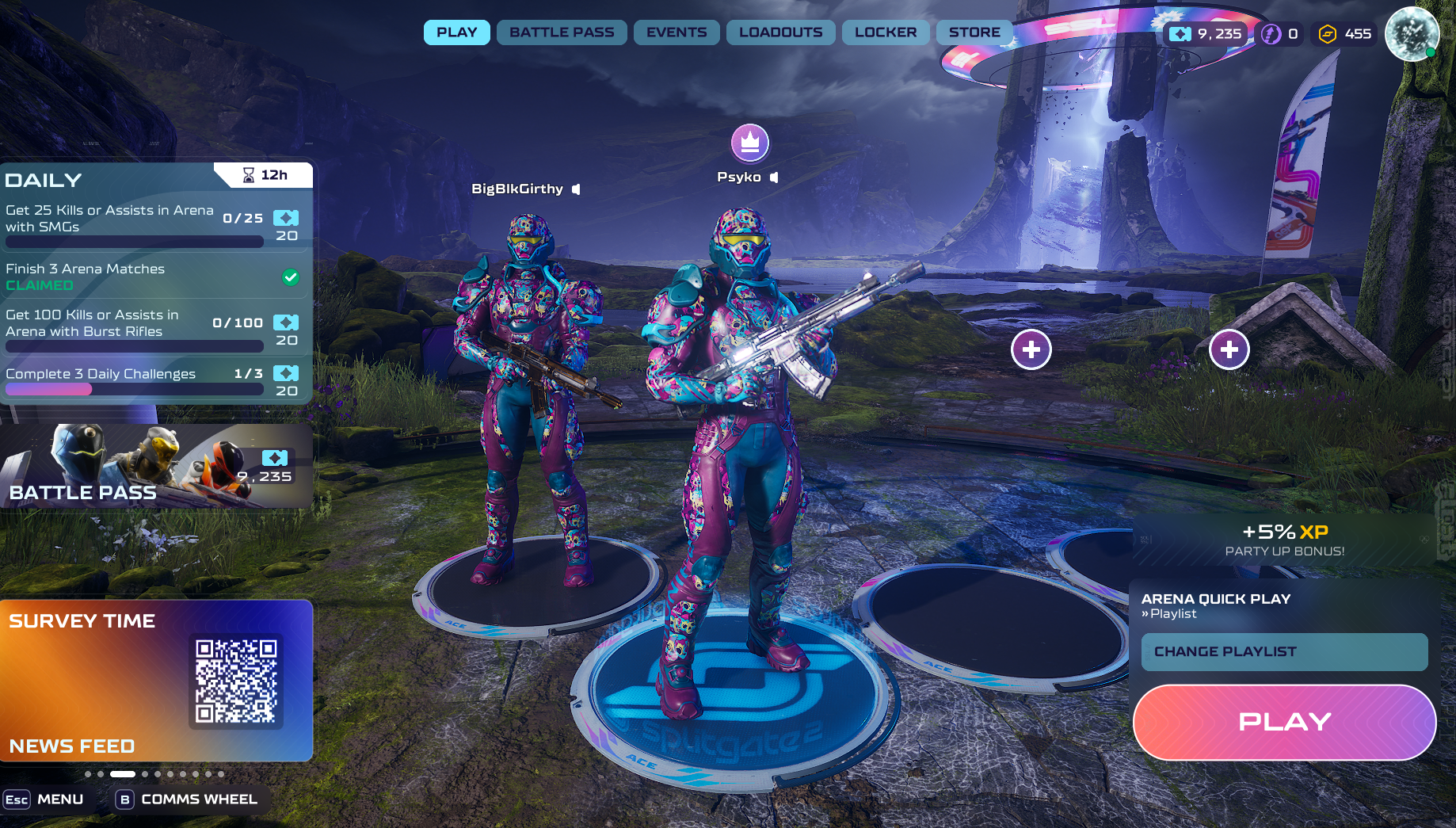Open the Events tab
Viewport: 1456px width, 828px height.
pyautogui.click(x=677, y=32)
